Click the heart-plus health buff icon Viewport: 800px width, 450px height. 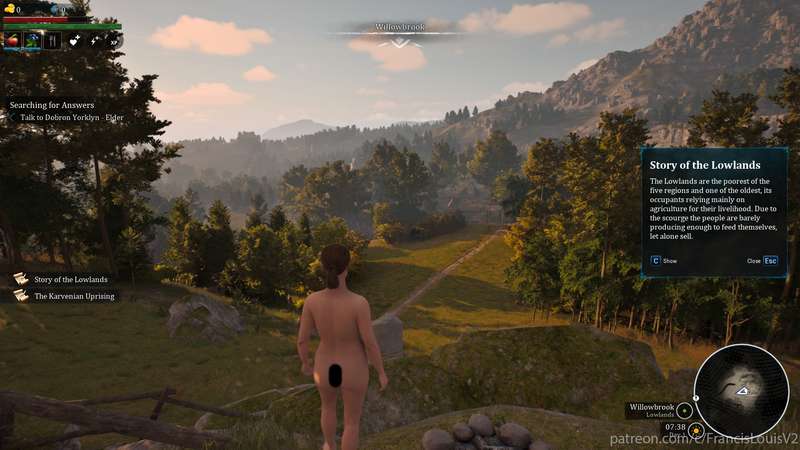tap(75, 41)
